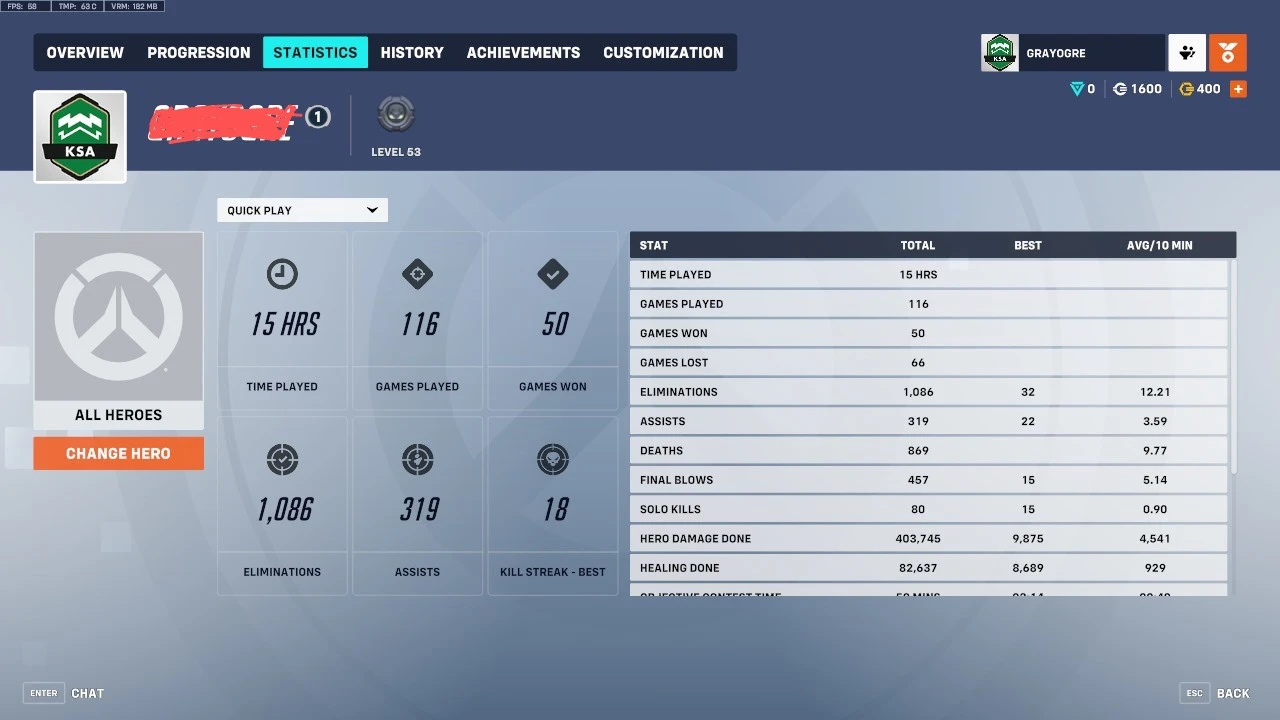The height and width of the screenshot is (720, 1280).
Task: Click the Overwatch credits coin icon
Action: (x=1120, y=88)
